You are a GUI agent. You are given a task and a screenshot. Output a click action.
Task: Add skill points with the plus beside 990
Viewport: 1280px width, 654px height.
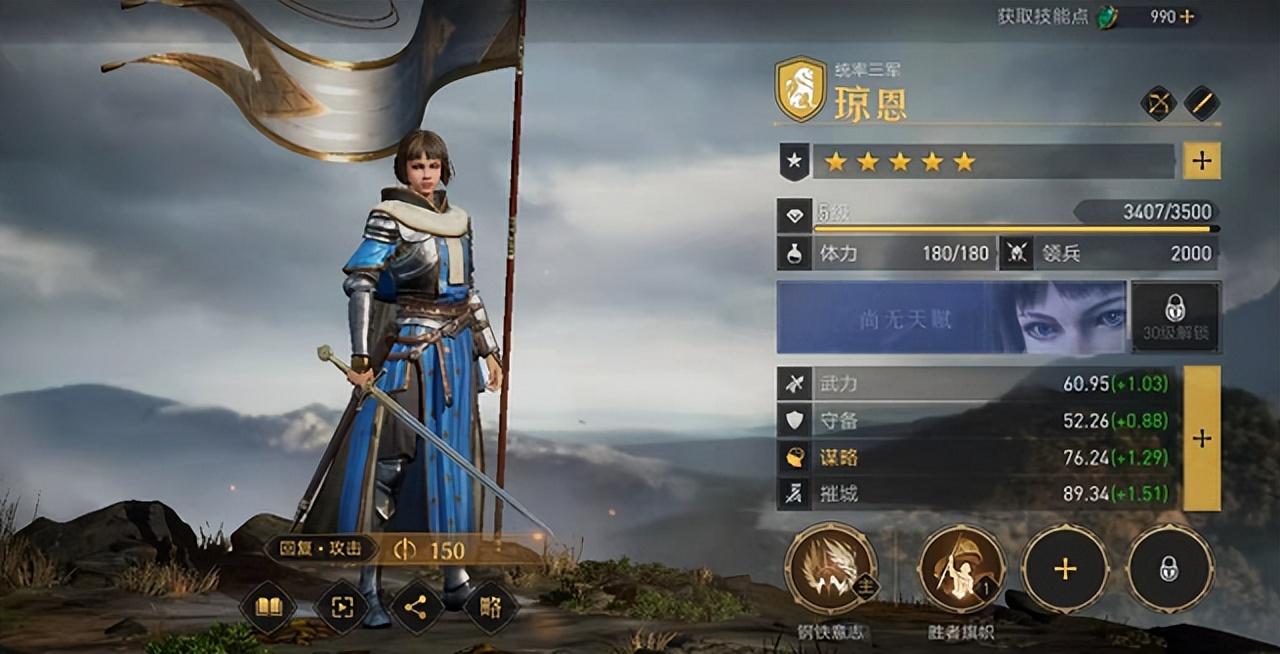(1187, 17)
